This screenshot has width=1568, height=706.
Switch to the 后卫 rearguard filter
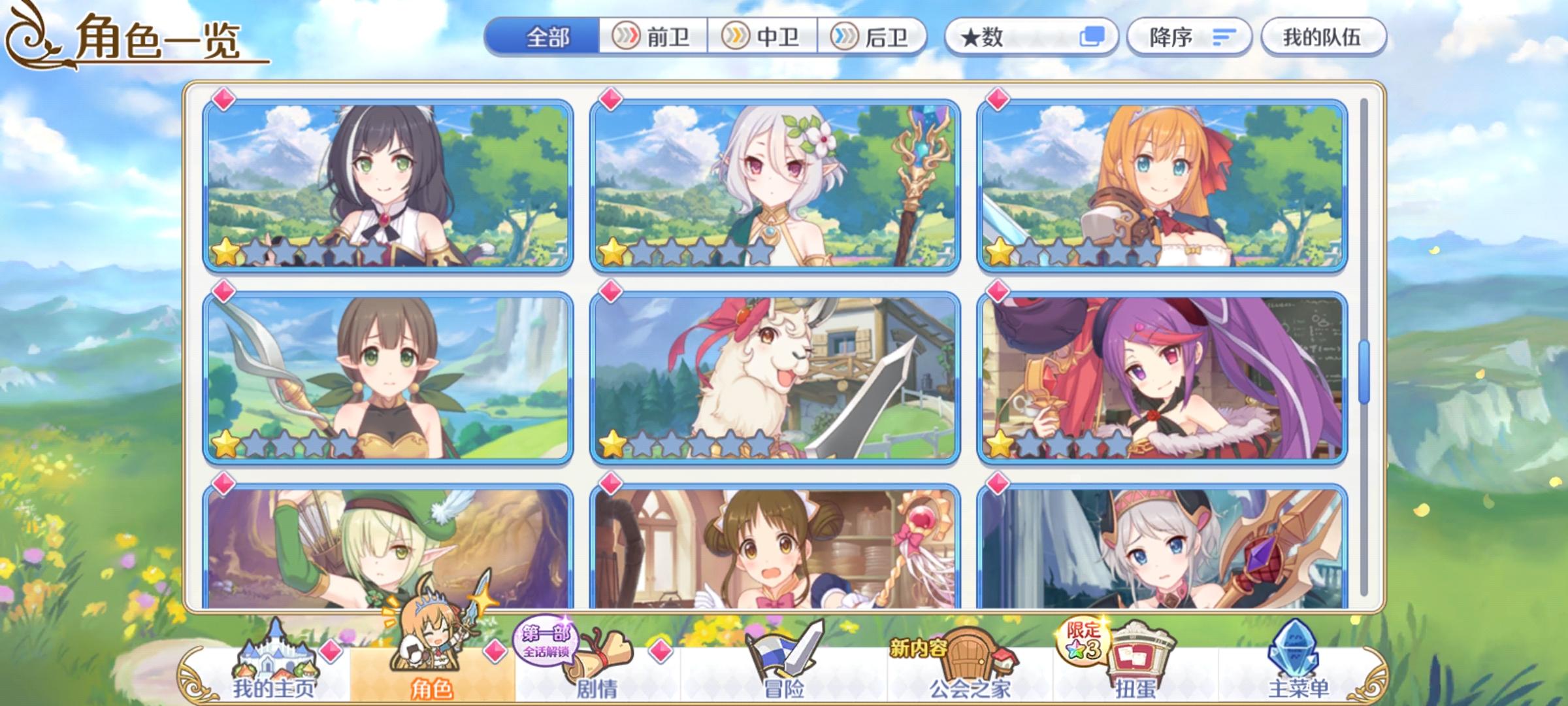click(869, 37)
